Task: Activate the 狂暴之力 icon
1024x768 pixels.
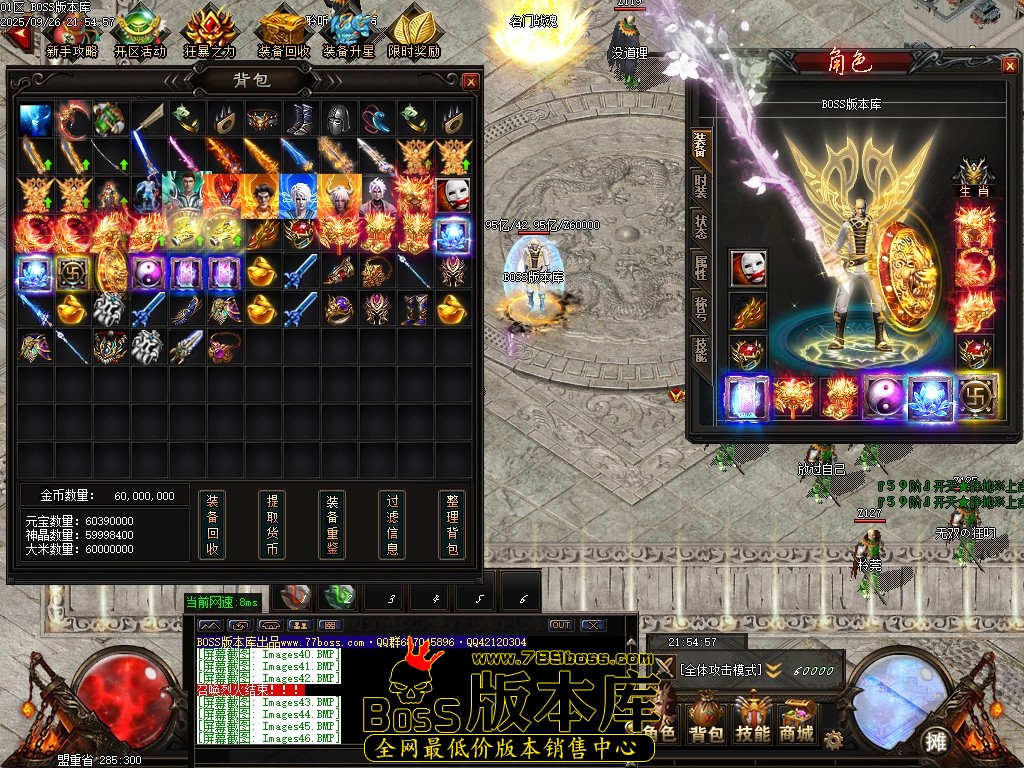Action: click(x=210, y=32)
